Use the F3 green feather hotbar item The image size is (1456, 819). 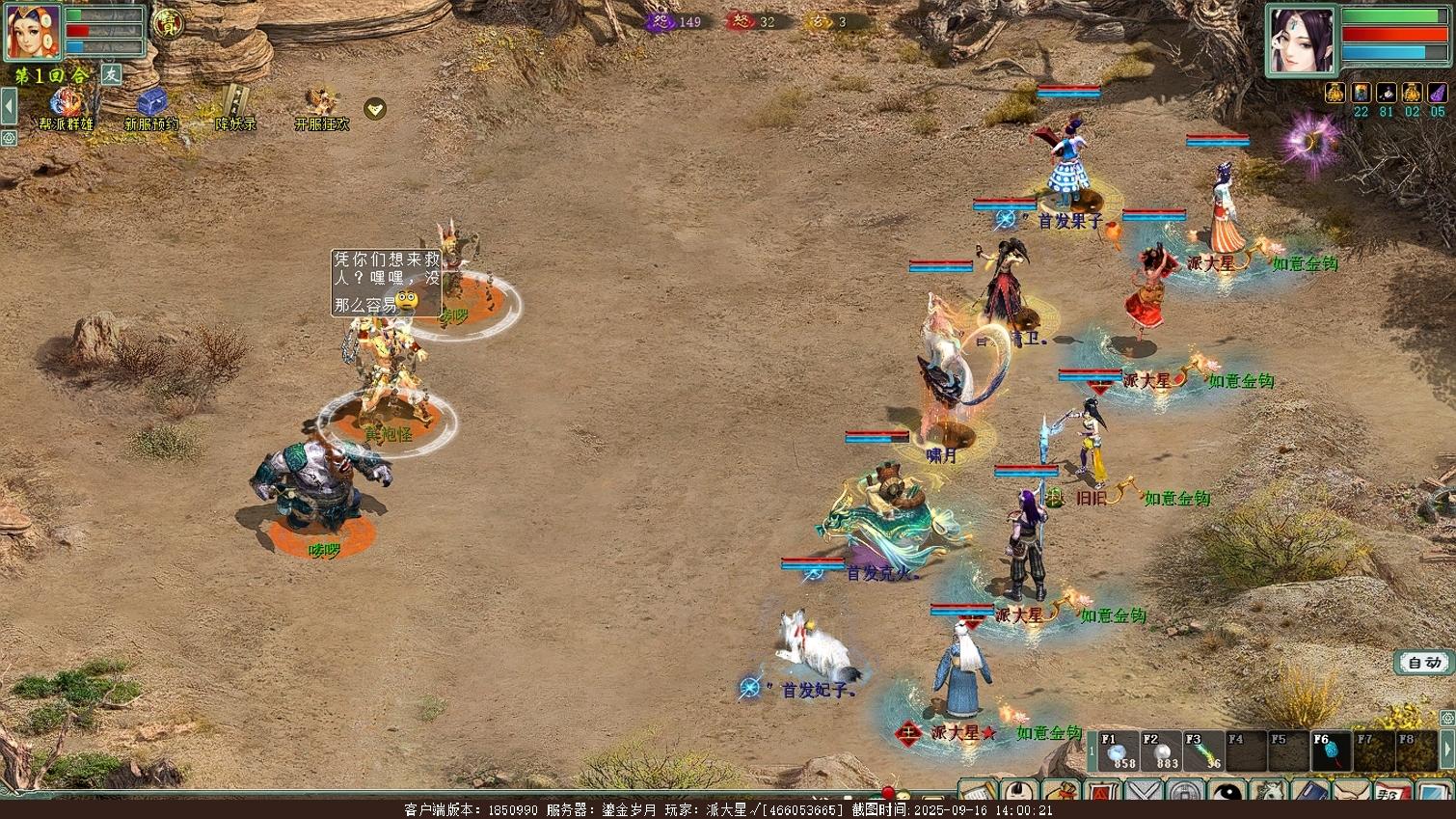point(1203,751)
